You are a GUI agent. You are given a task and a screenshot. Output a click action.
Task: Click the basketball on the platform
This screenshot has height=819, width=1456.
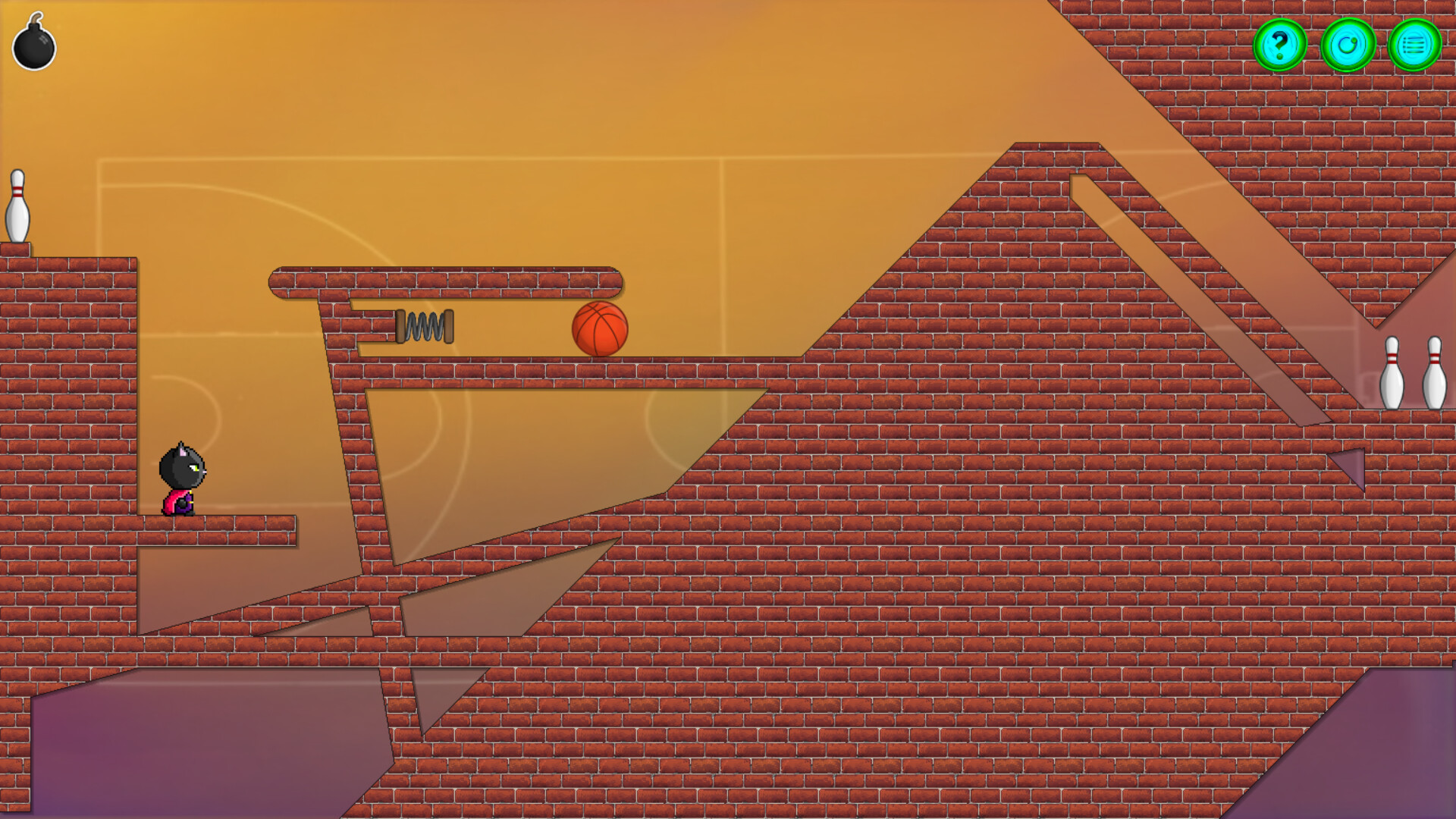coord(600,328)
